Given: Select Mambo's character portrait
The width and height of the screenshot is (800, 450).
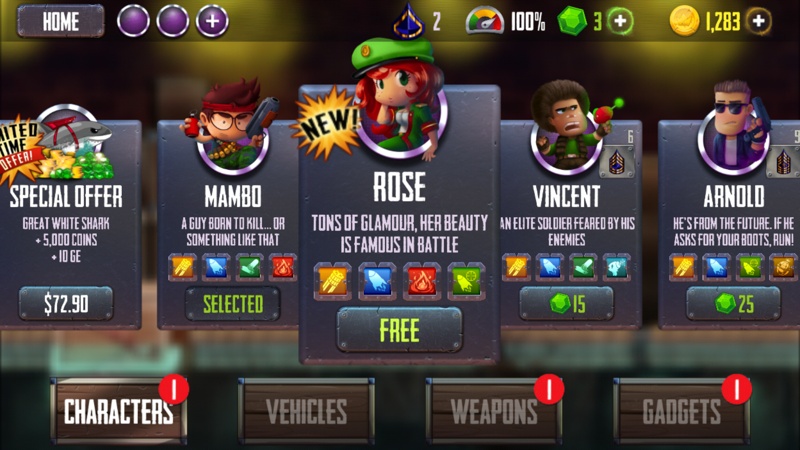Looking at the screenshot, I should pos(233,130).
